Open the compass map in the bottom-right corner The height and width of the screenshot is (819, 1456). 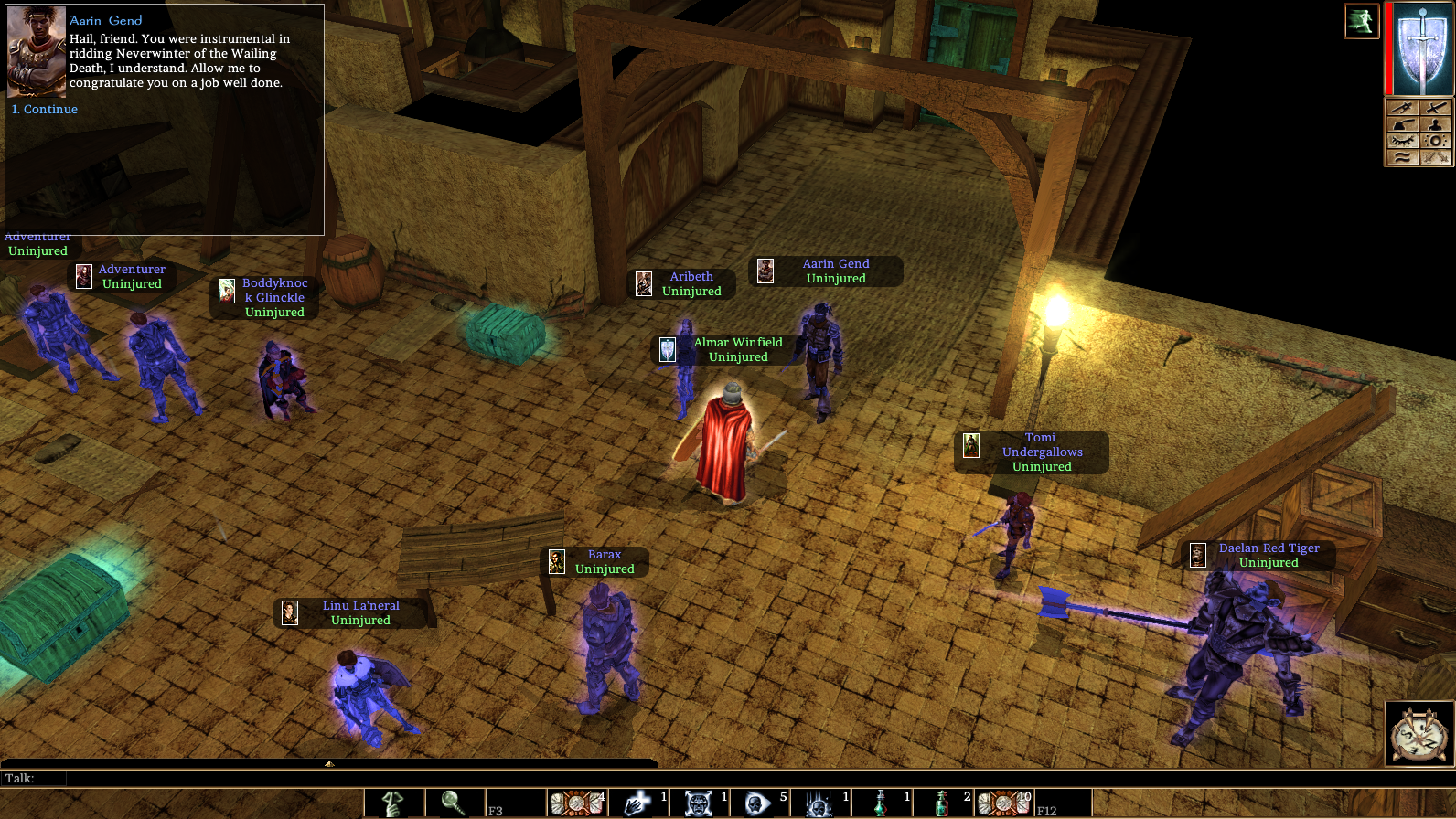coord(1419,734)
